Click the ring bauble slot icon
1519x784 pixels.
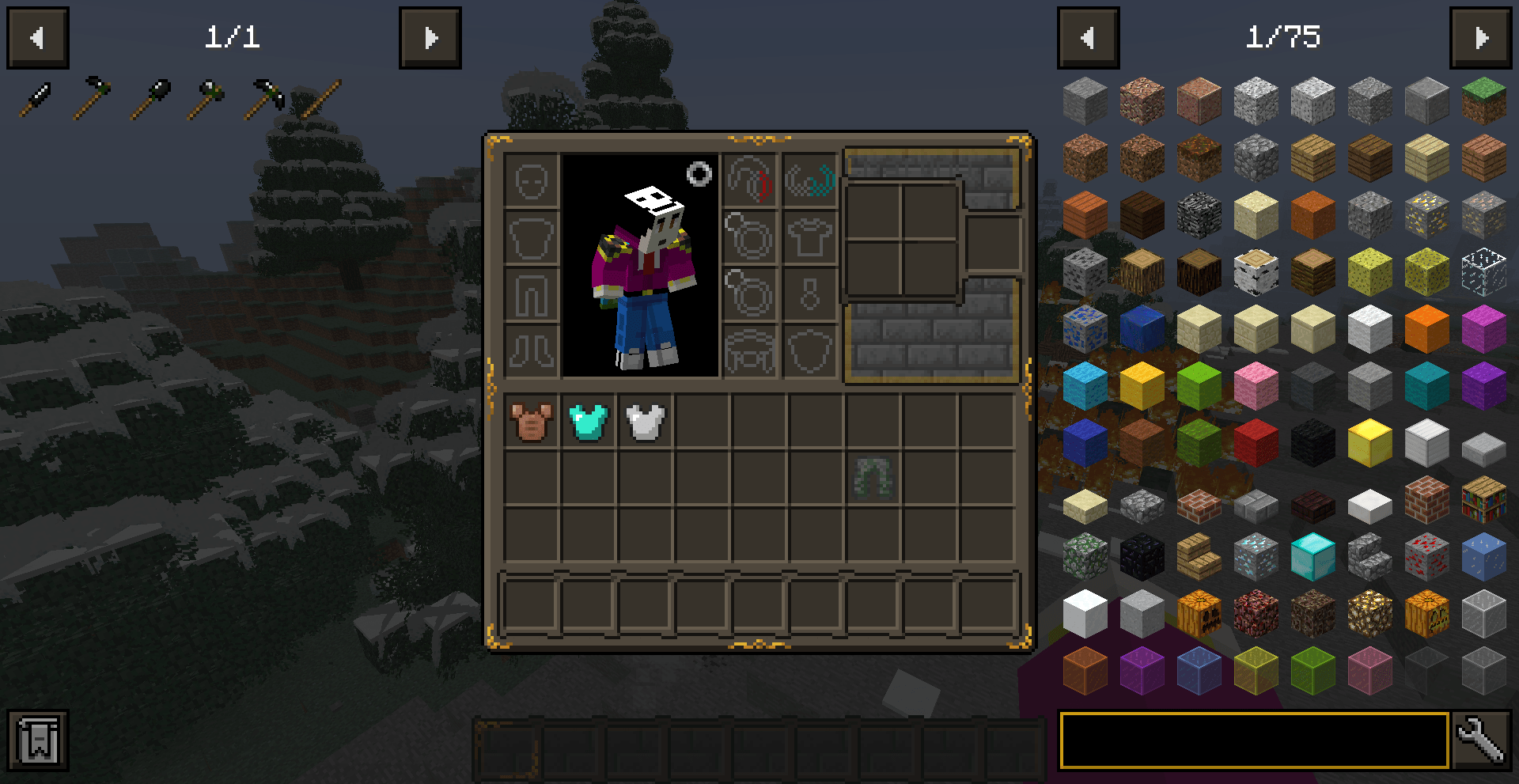[x=751, y=237]
